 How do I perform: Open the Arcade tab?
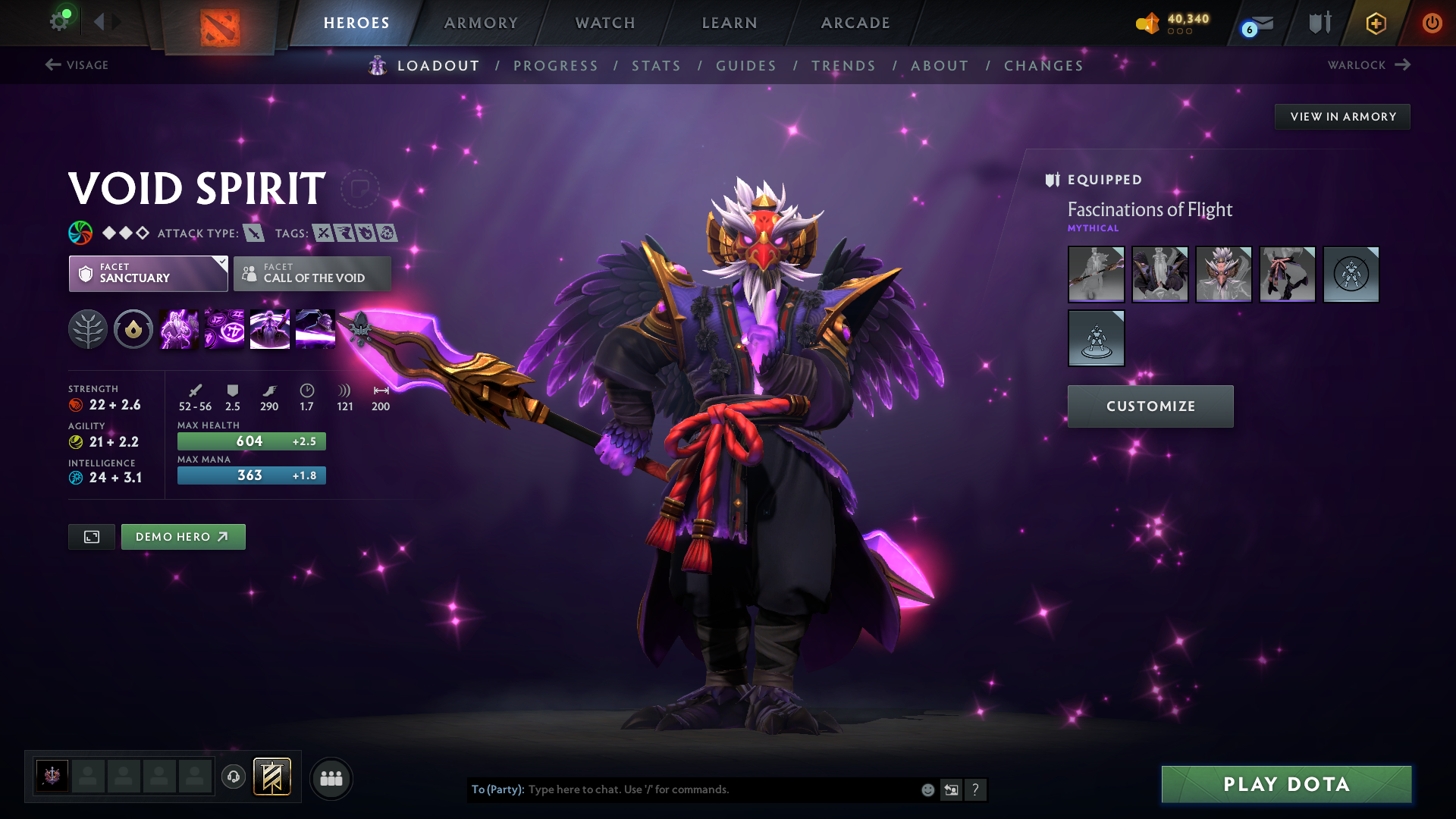click(855, 23)
